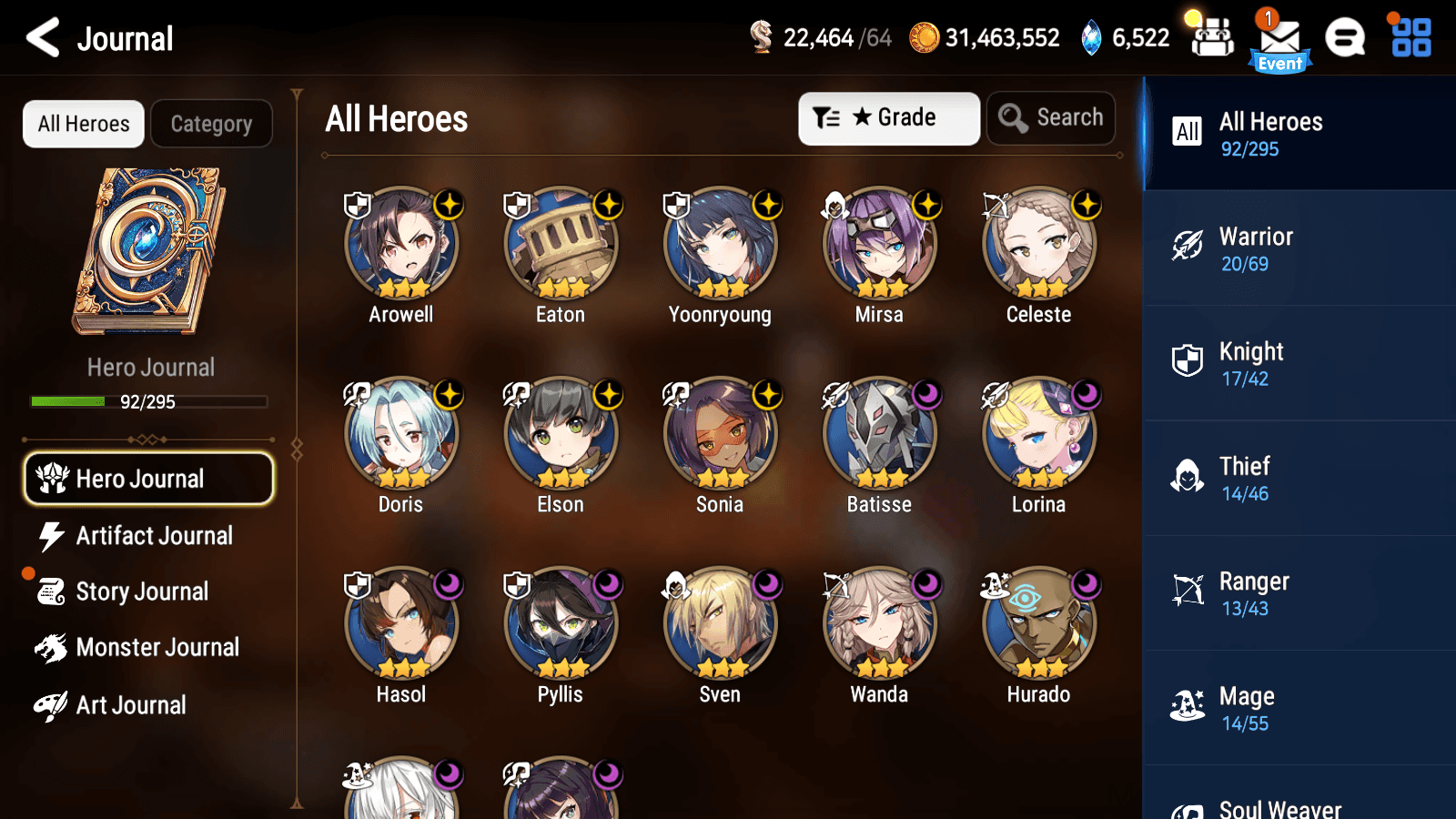The image size is (1456, 819).
Task: Click the Artifact Journal lightning icon
Action: pyautogui.click(x=52, y=536)
